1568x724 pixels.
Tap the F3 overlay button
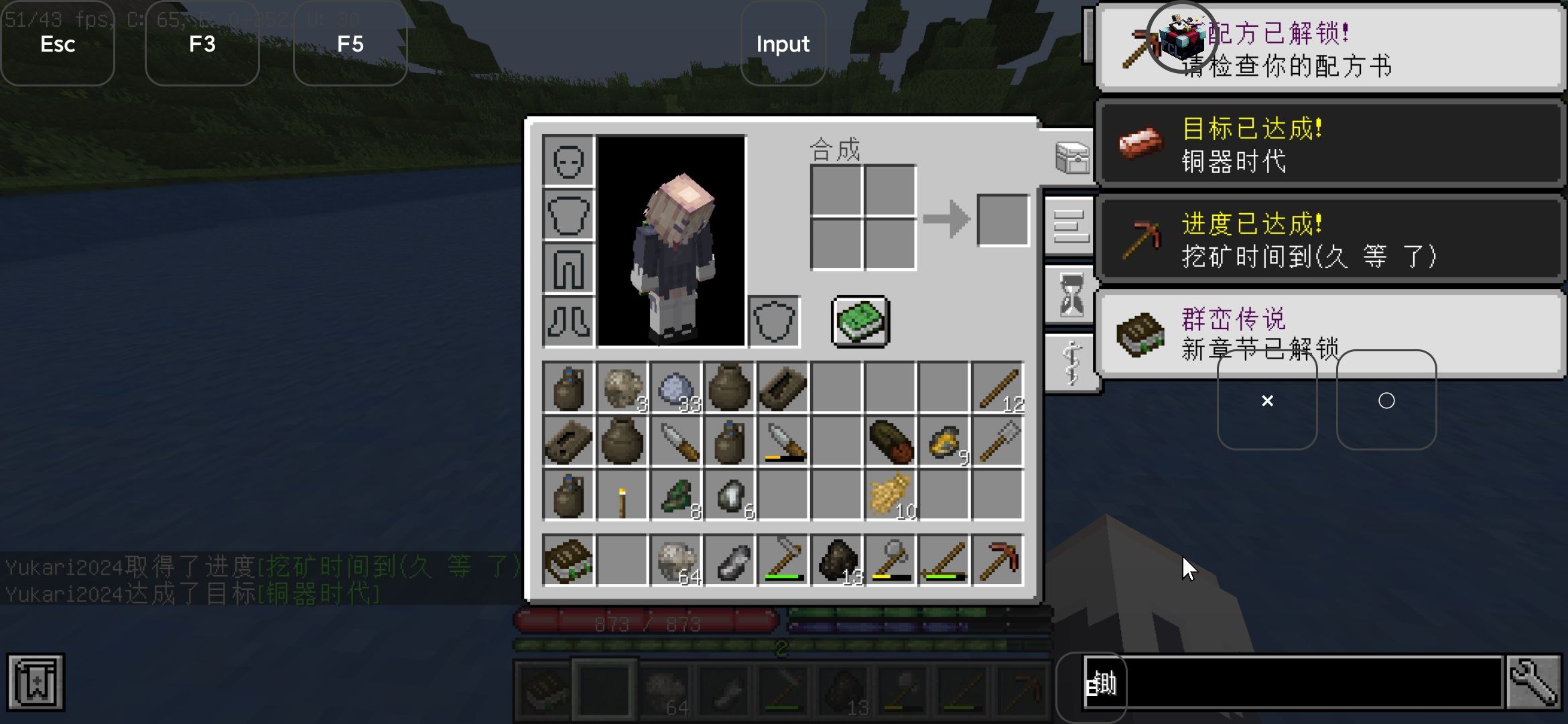pos(202,44)
